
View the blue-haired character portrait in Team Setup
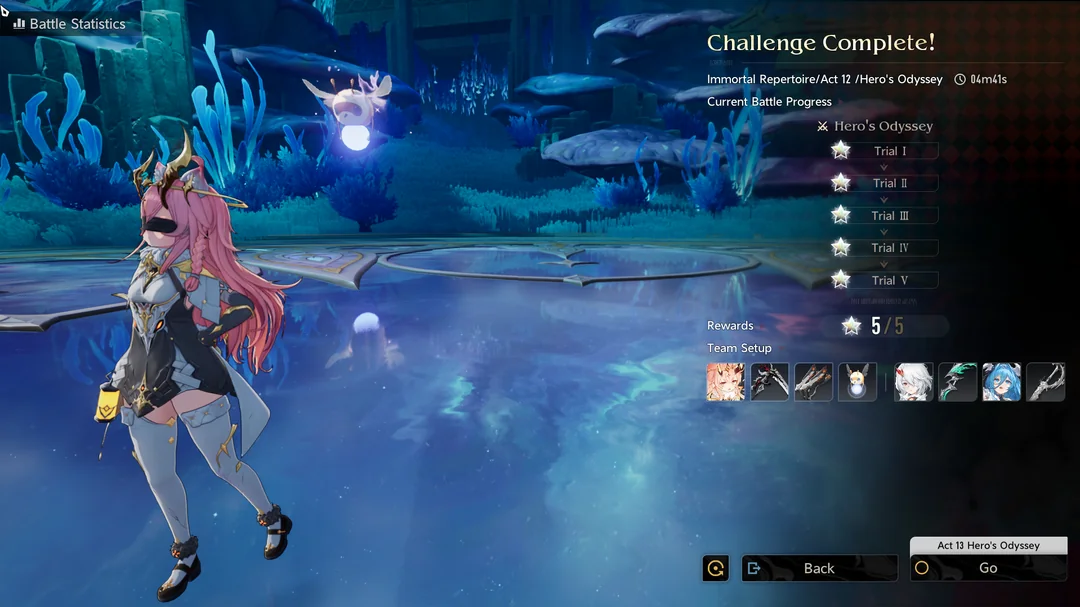pos(1002,382)
